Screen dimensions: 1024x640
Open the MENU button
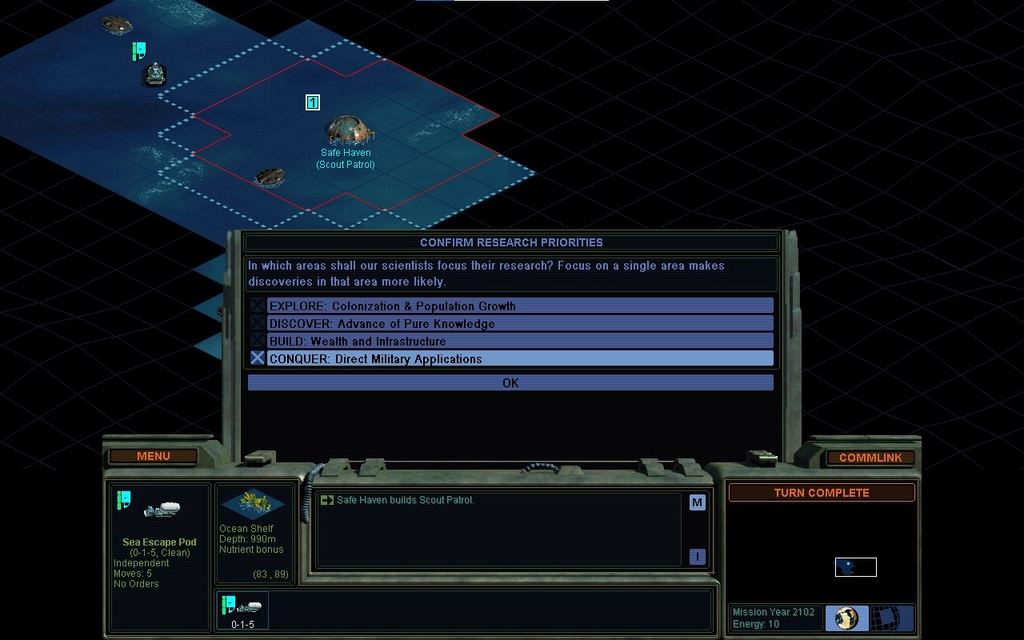pyautogui.click(x=153, y=457)
